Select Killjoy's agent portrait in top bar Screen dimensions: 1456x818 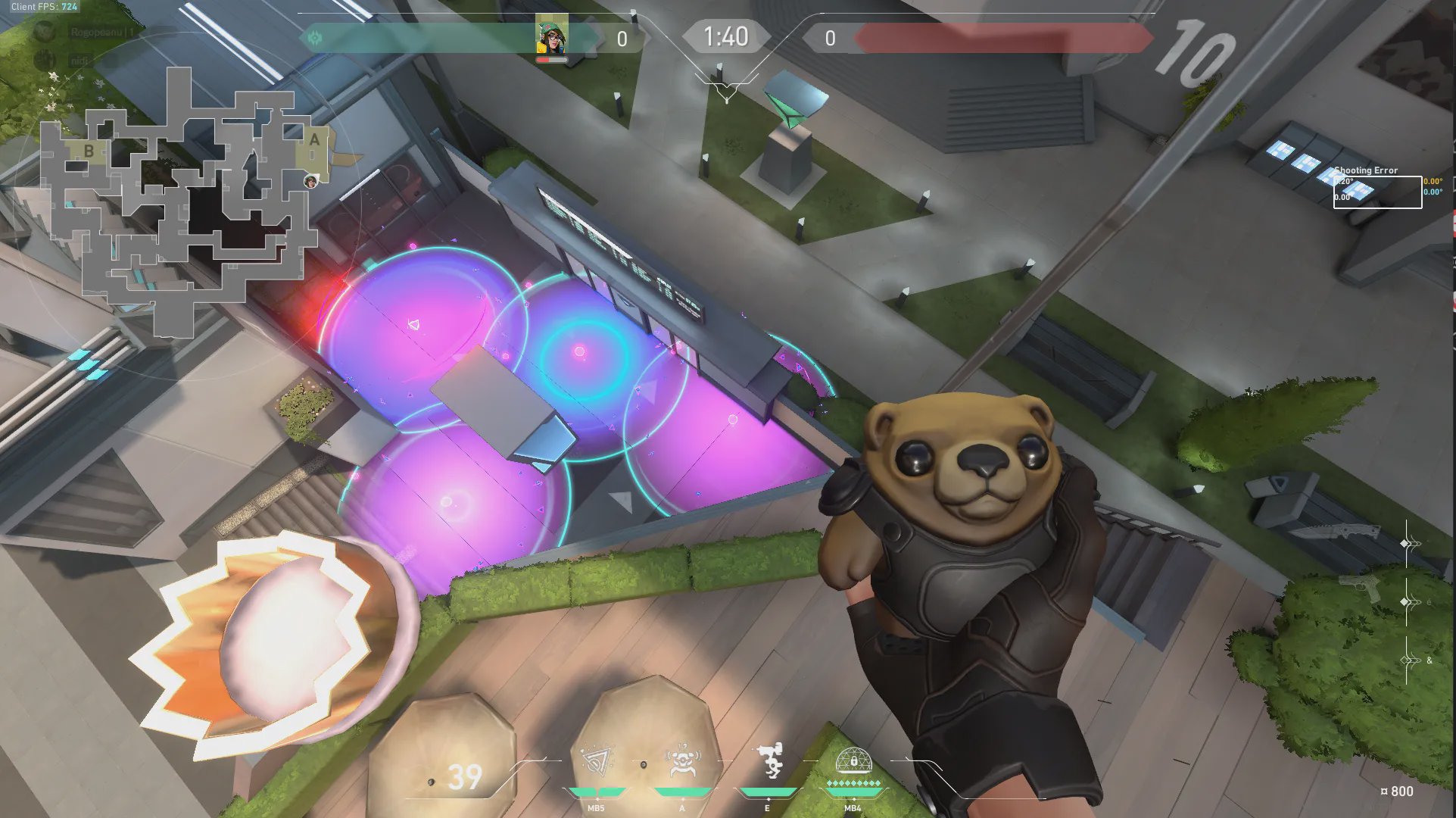552,36
